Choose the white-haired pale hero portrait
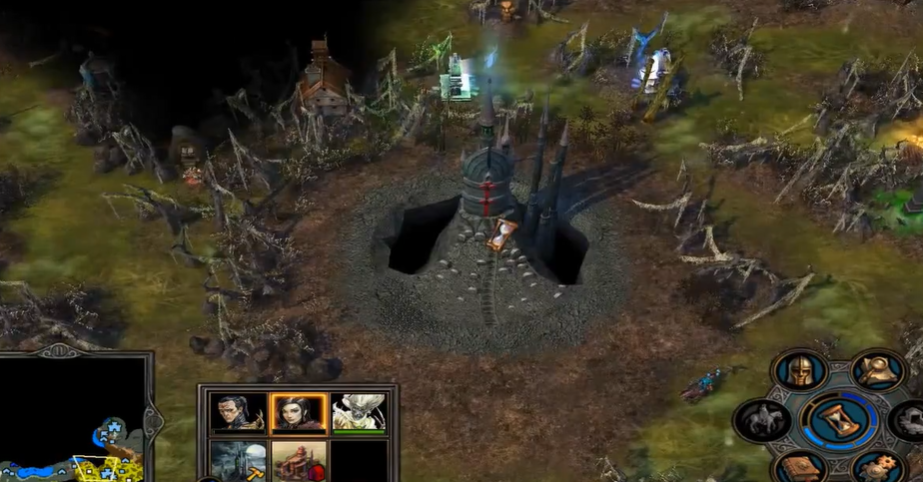Image resolution: width=923 pixels, height=482 pixels. (x=358, y=411)
